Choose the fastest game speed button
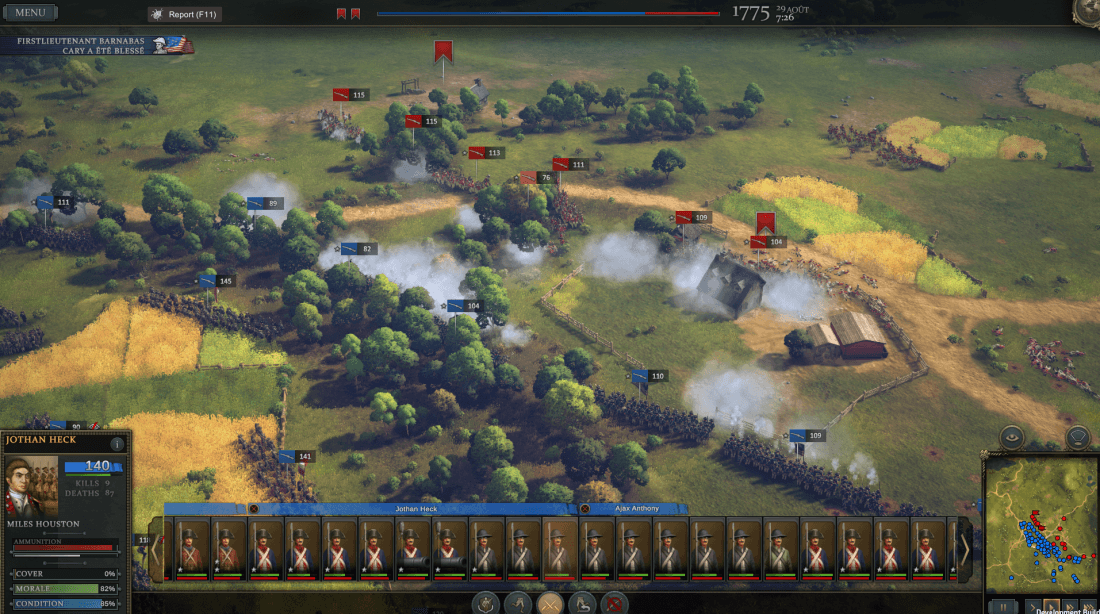This screenshot has width=1100, height=614. [1088, 606]
